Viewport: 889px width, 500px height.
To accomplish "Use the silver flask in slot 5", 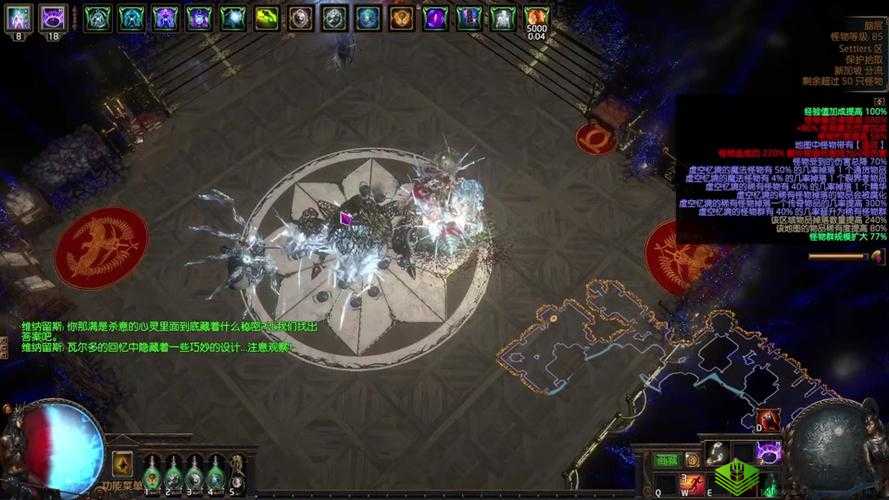I will pos(237,473).
